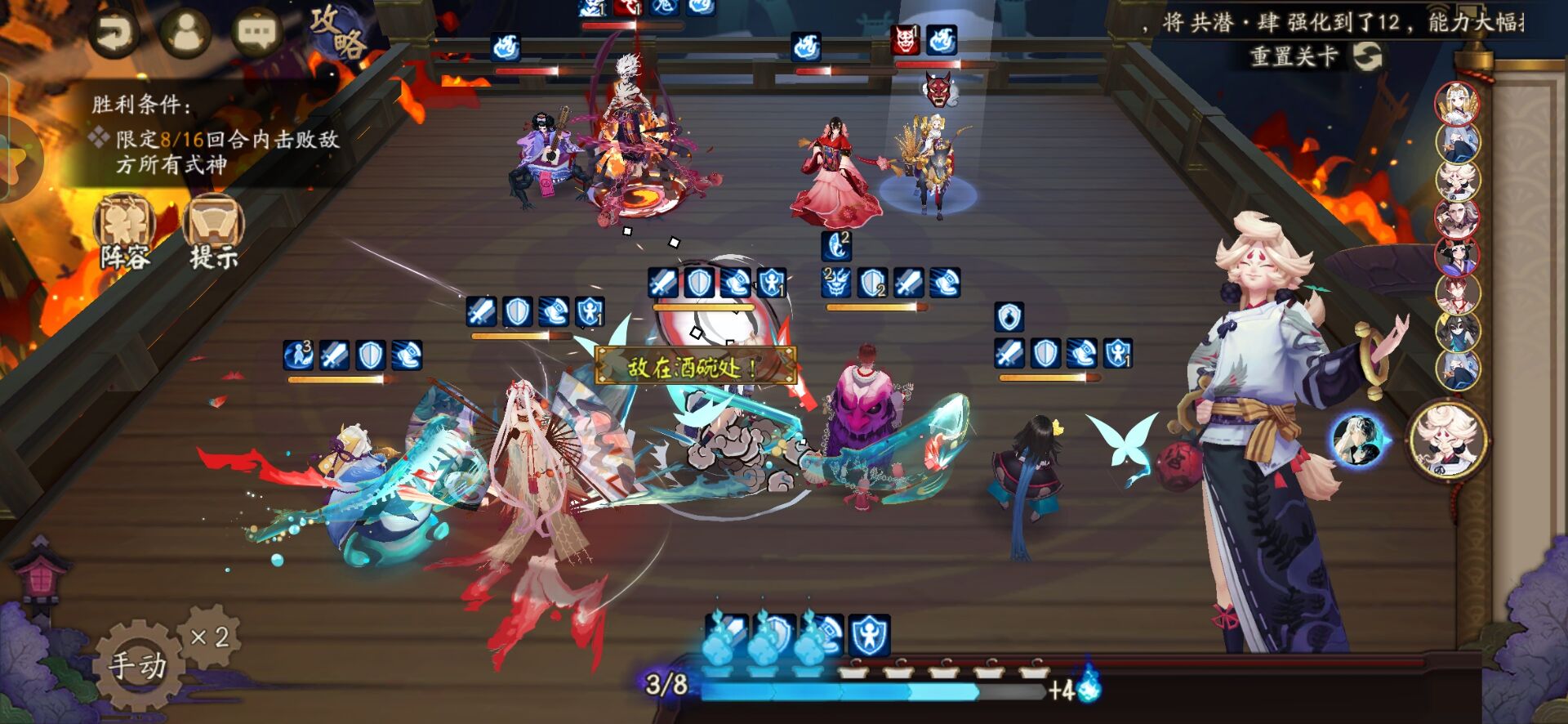
Task: Open the 攻略 strategy guide
Action: (337, 33)
